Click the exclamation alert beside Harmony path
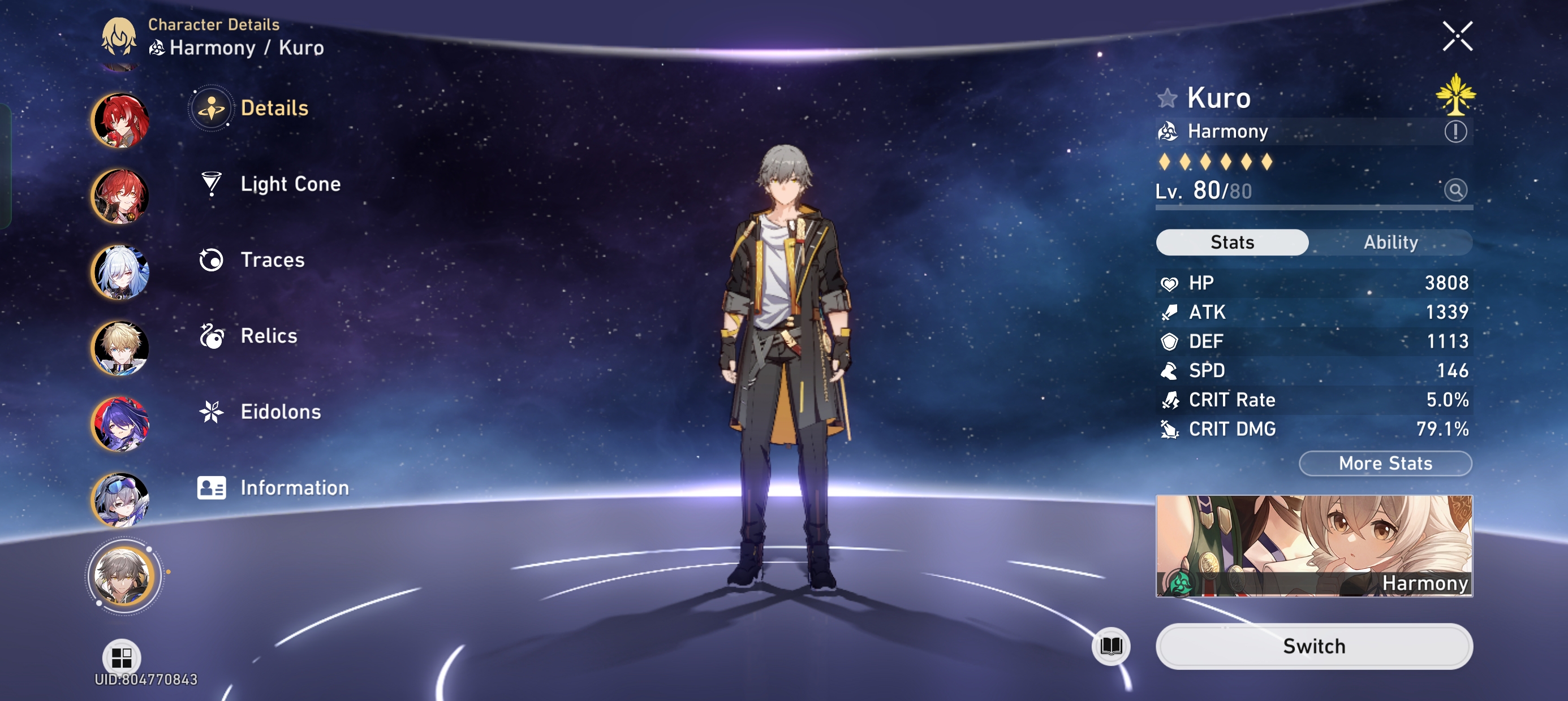Image resolution: width=1568 pixels, height=701 pixels. pyautogui.click(x=1455, y=131)
